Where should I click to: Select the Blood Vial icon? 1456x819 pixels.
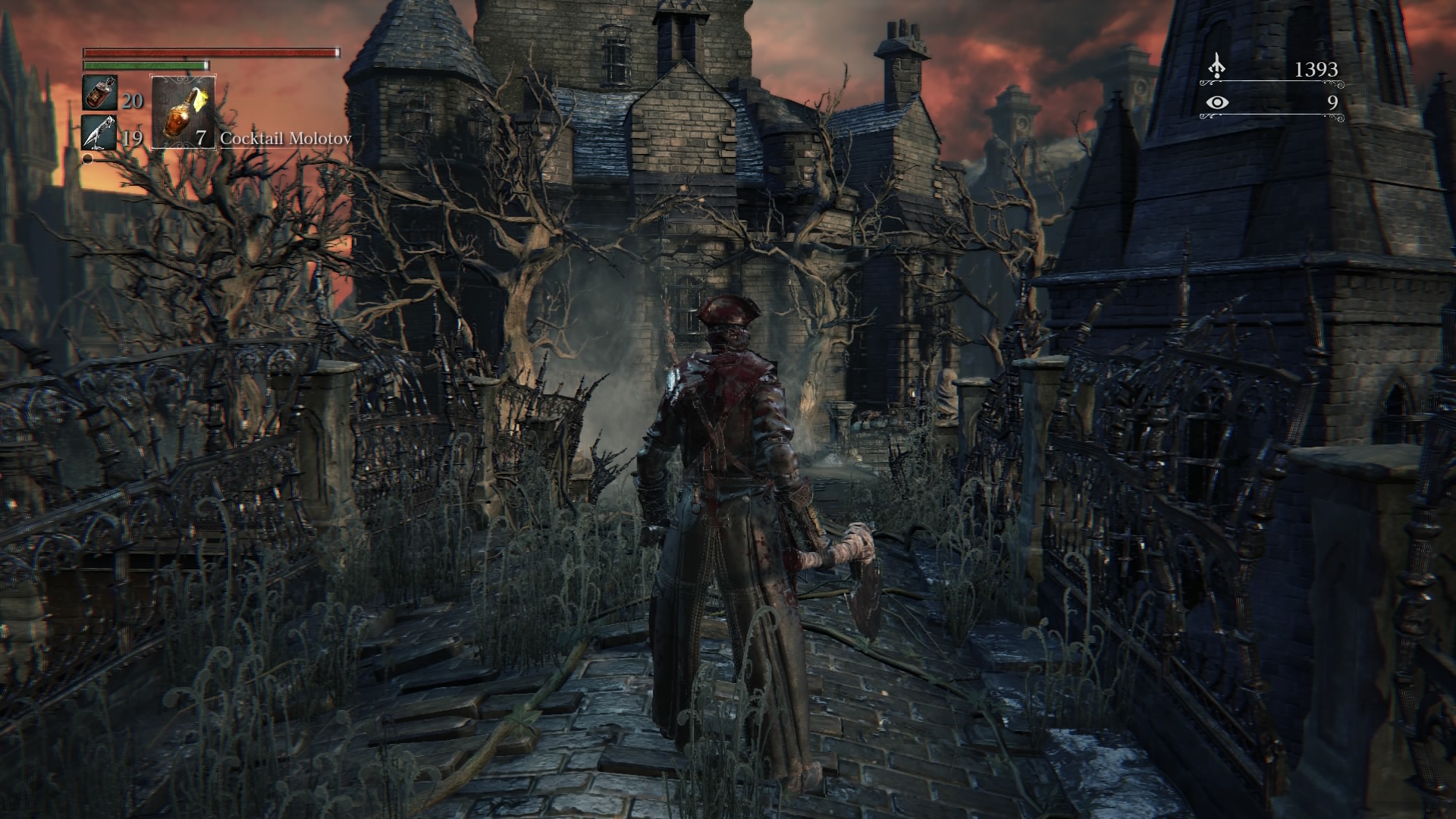point(99,93)
